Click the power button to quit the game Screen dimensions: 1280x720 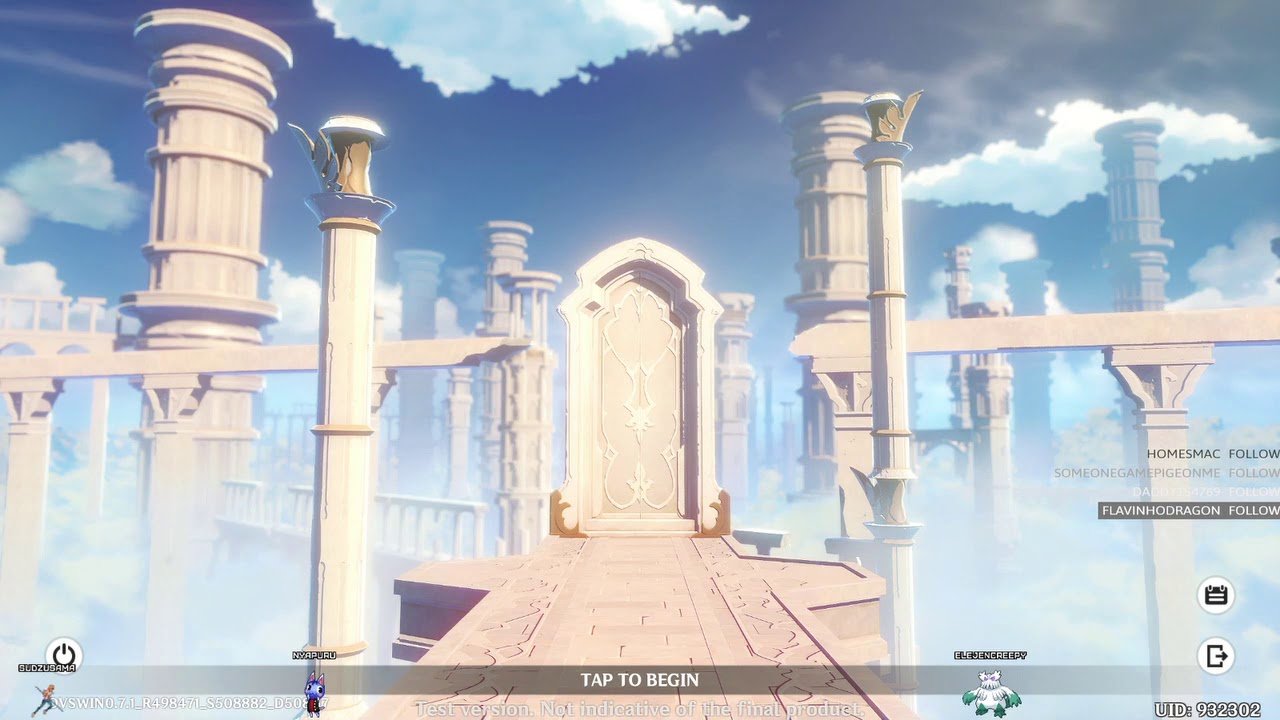pyautogui.click(x=63, y=655)
